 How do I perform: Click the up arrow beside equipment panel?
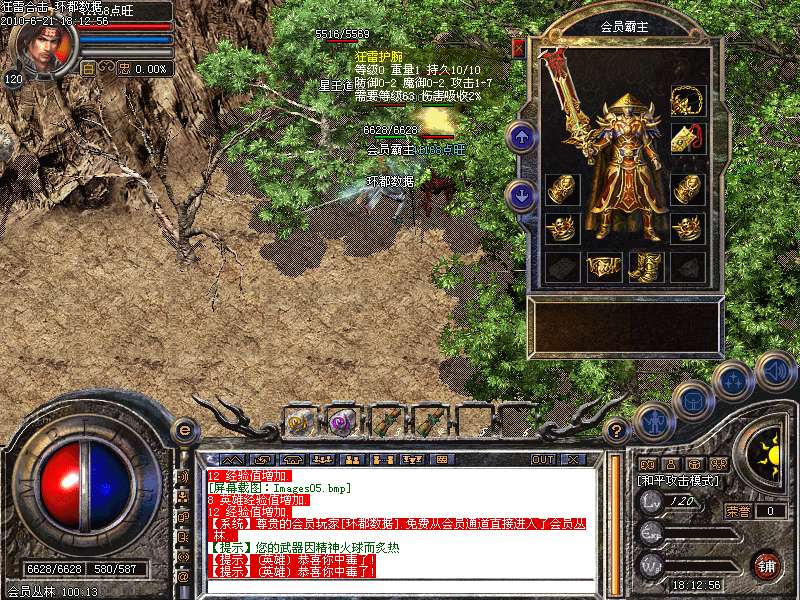point(520,137)
